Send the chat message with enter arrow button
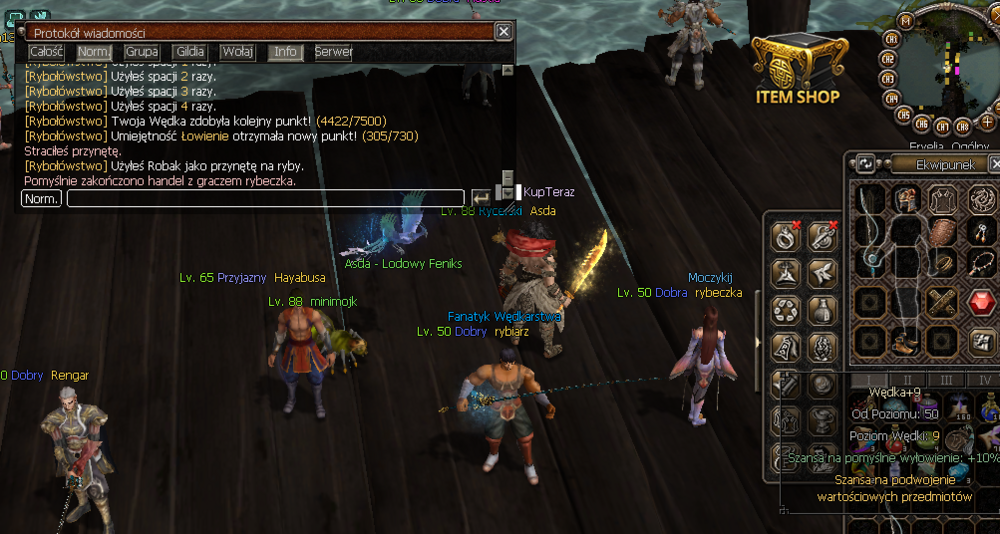The width and height of the screenshot is (1000, 534). tap(480, 198)
